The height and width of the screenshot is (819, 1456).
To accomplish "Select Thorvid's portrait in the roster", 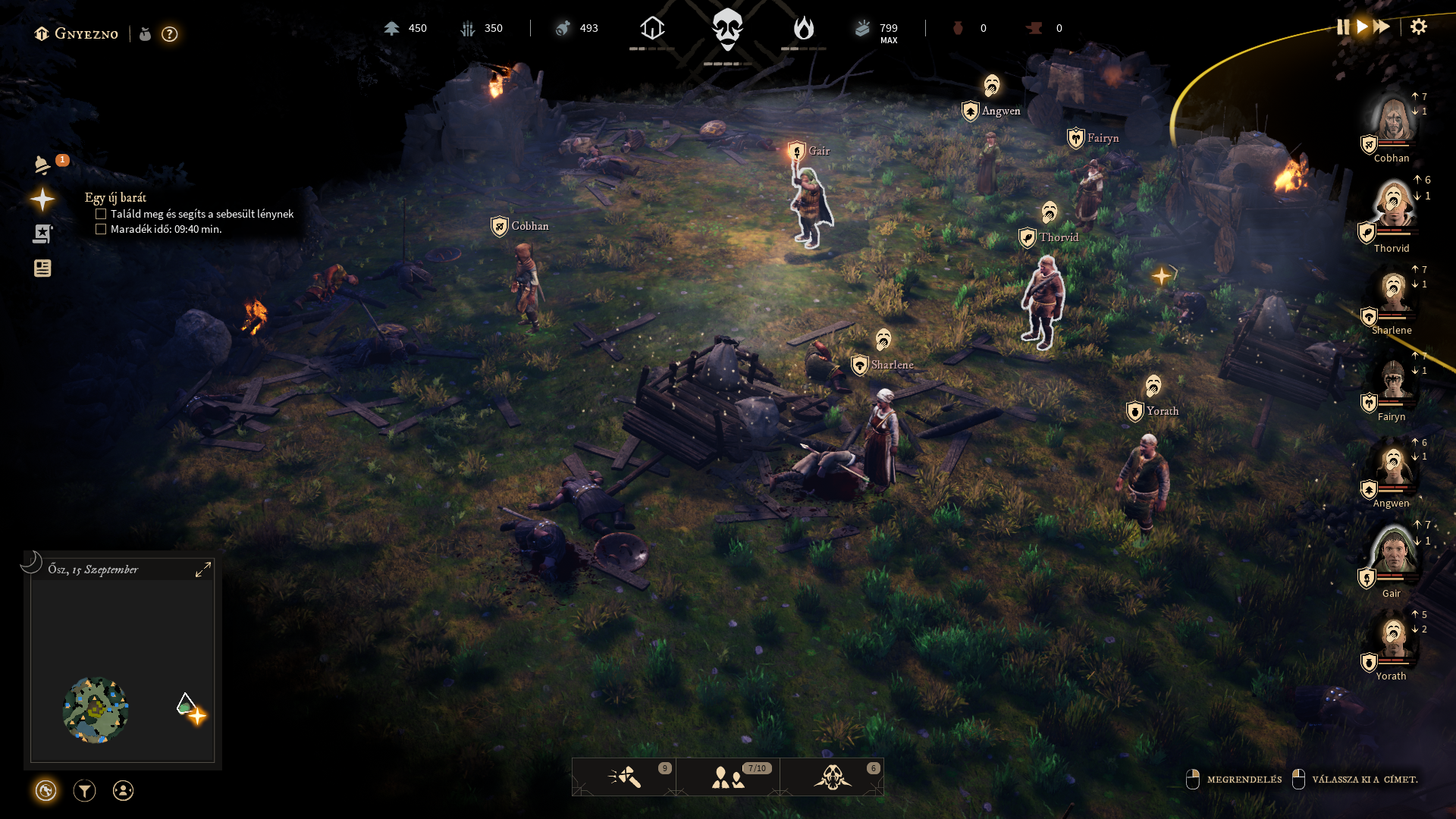I will click(x=1393, y=206).
